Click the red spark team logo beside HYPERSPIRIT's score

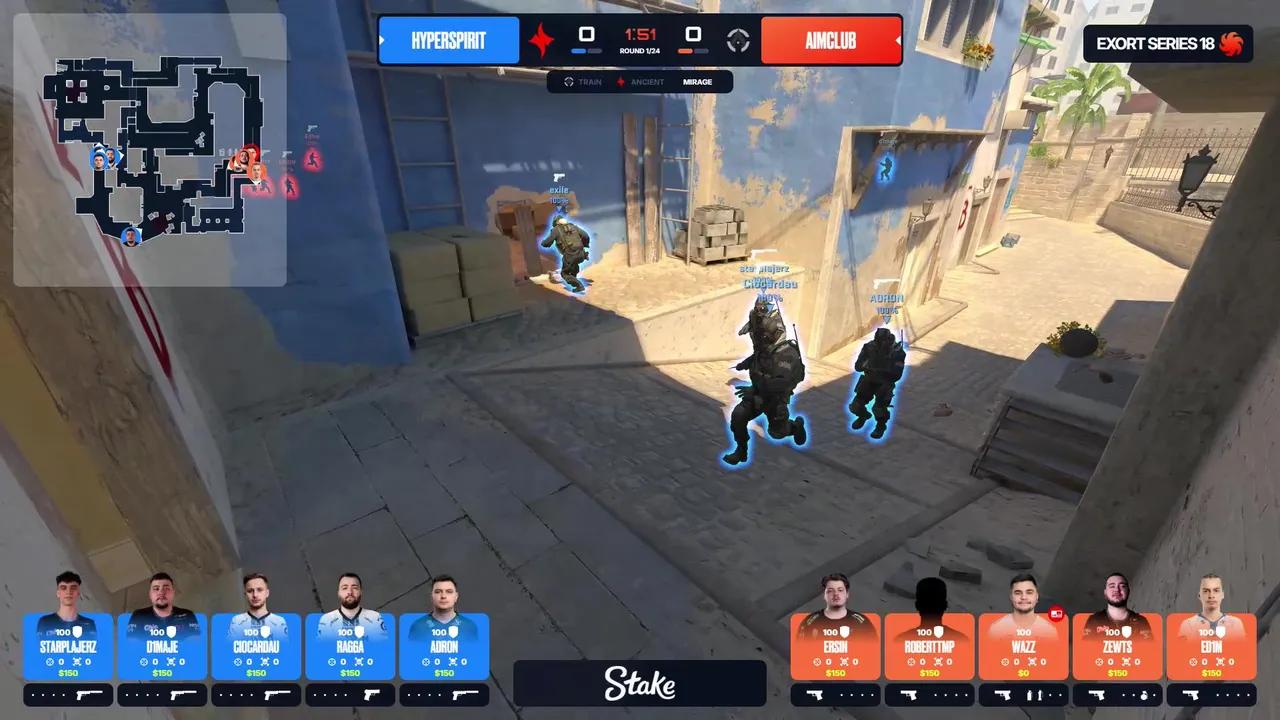[x=542, y=40]
